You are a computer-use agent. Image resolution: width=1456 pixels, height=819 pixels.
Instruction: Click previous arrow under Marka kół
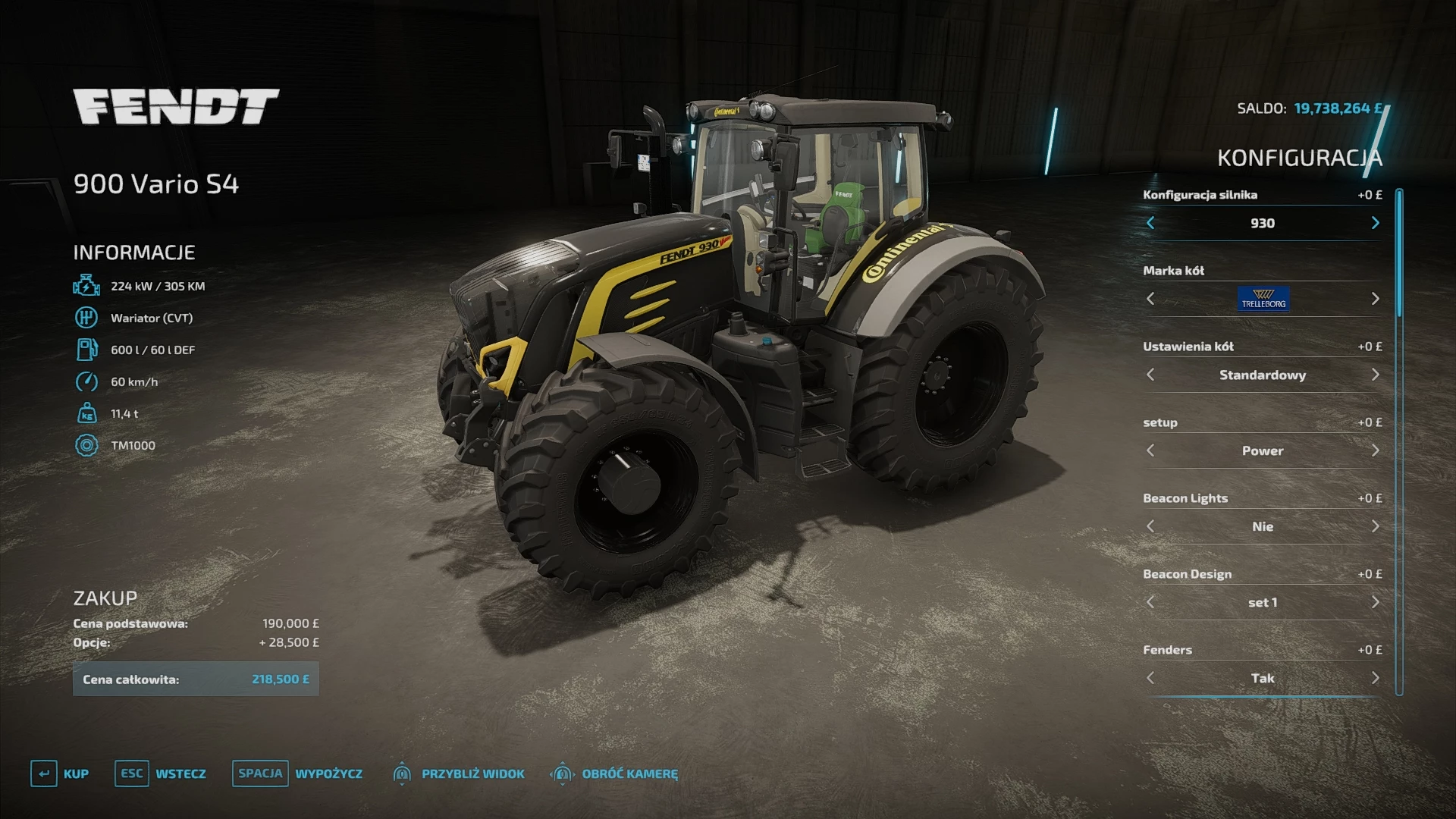point(1151,299)
